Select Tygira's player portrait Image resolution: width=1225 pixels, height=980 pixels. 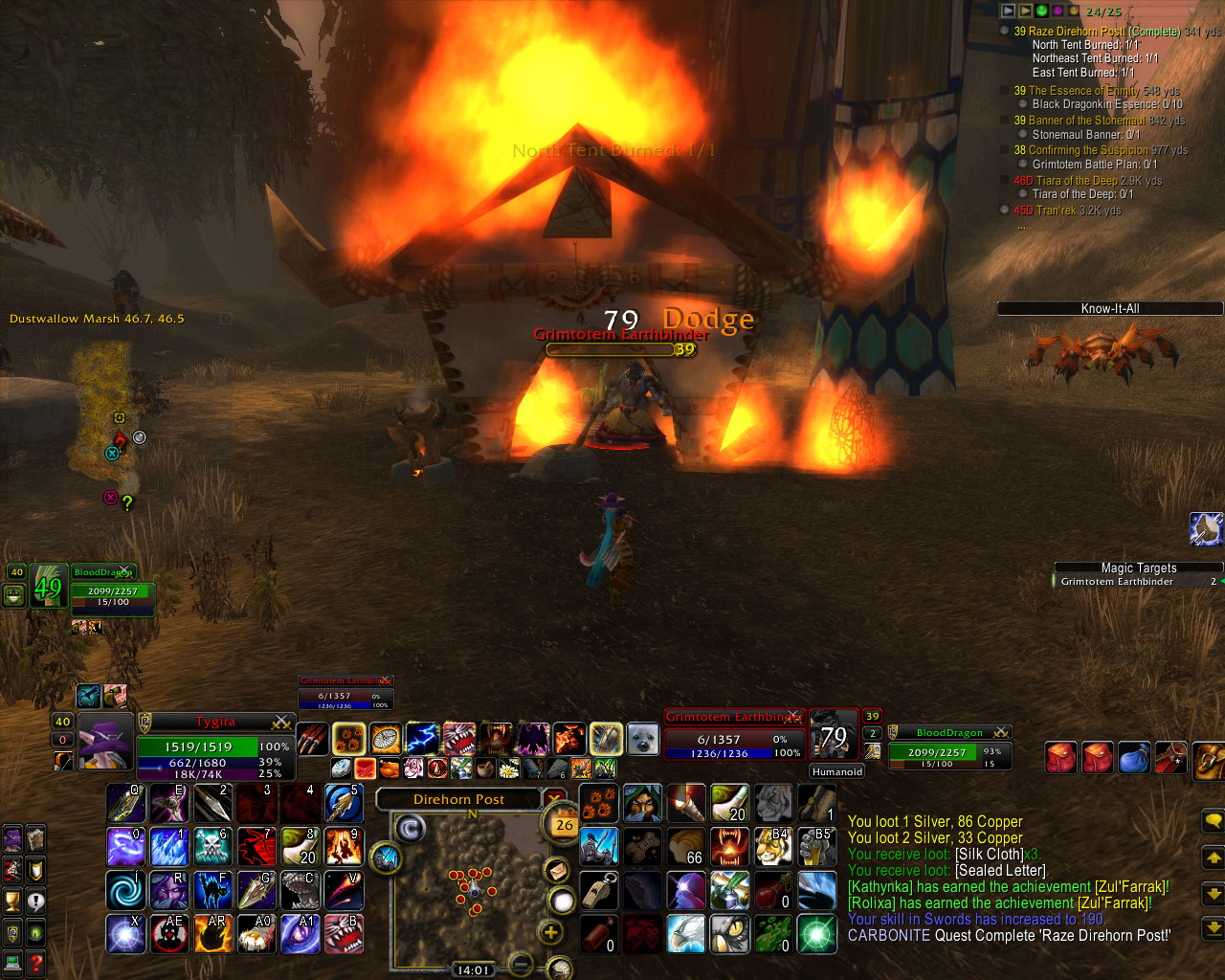pos(104,742)
